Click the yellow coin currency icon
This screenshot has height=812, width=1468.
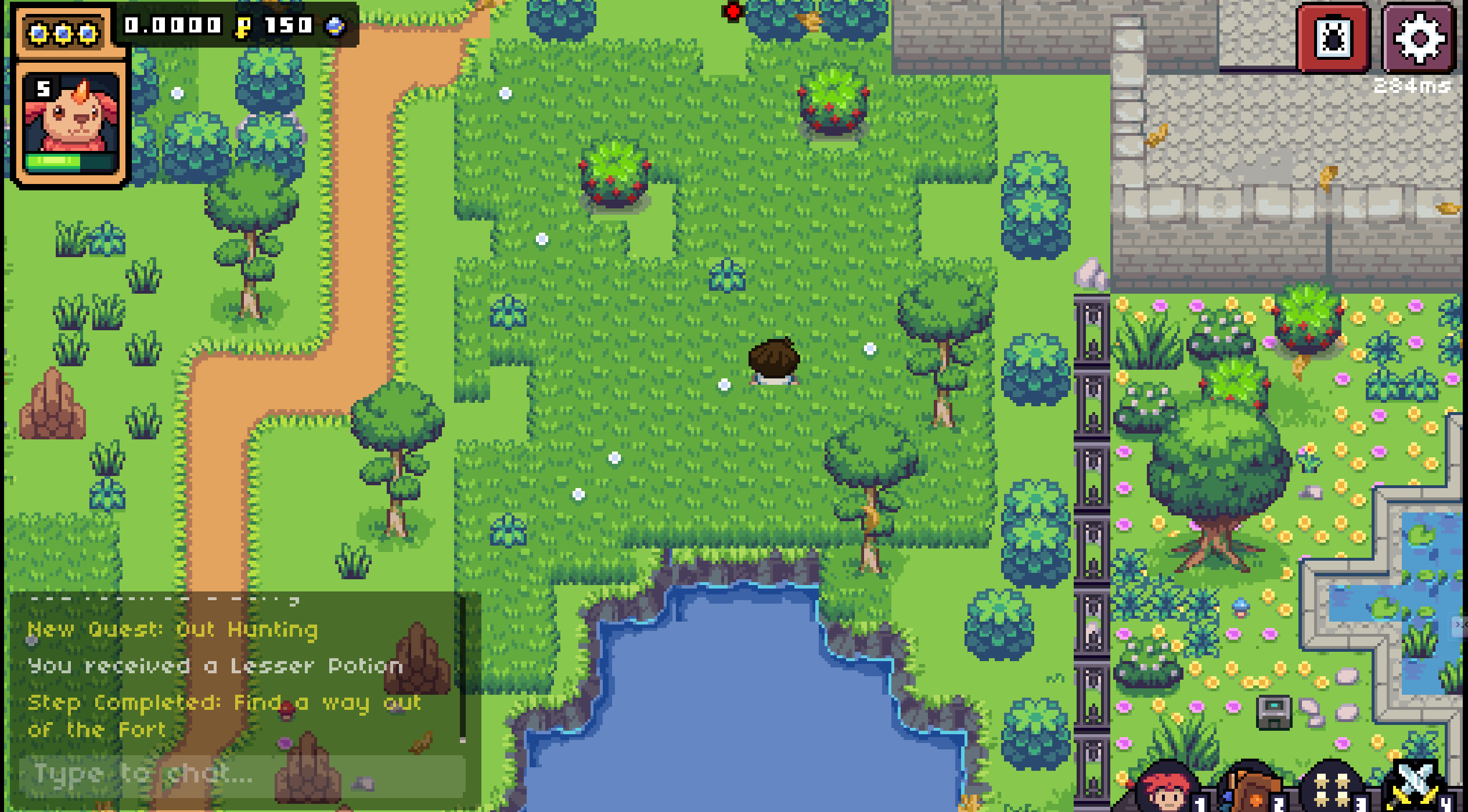click(243, 26)
